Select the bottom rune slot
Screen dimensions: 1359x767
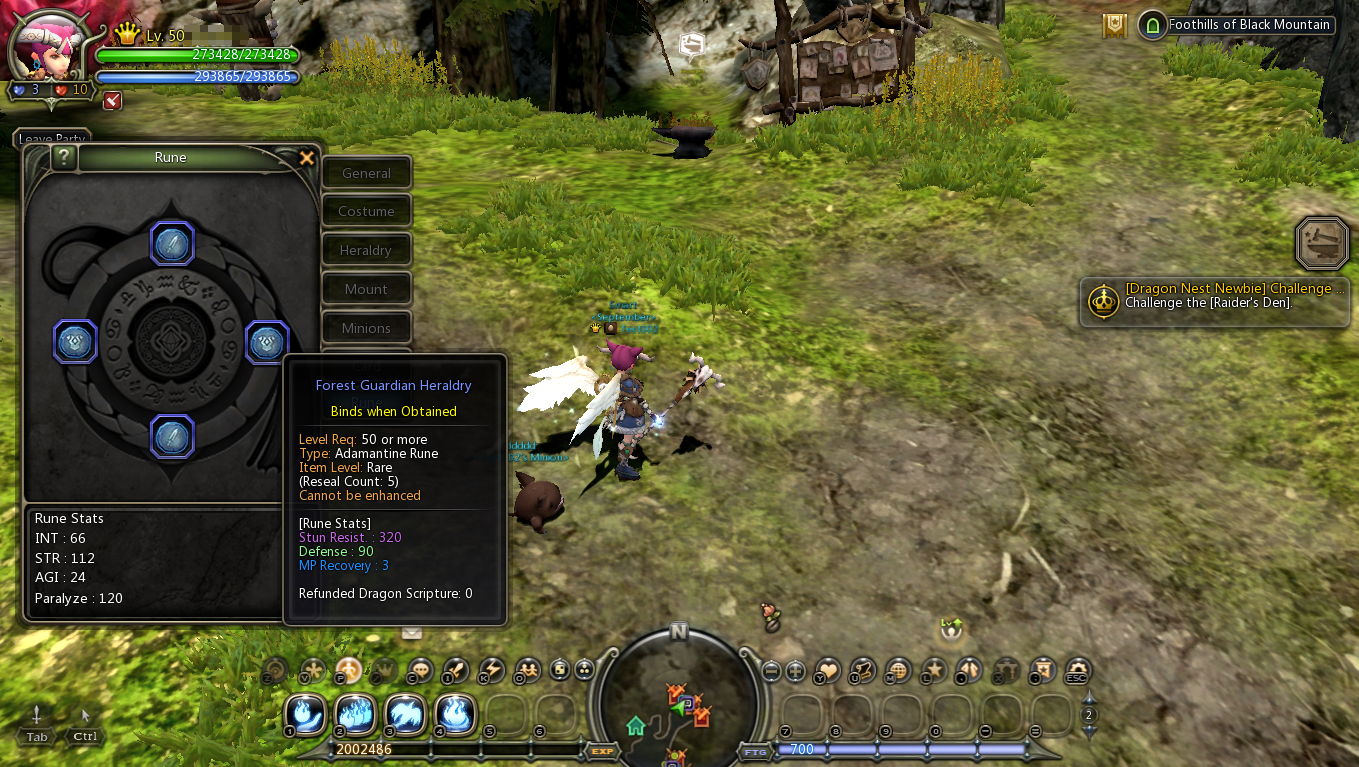tap(172, 437)
